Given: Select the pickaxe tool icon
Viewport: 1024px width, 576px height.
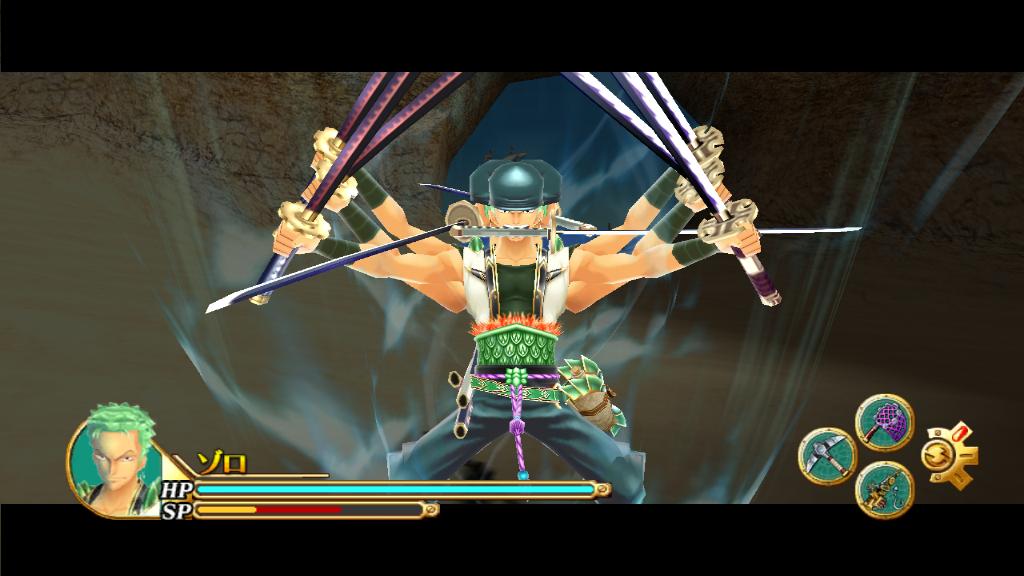Looking at the screenshot, I should (x=827, y=457).
